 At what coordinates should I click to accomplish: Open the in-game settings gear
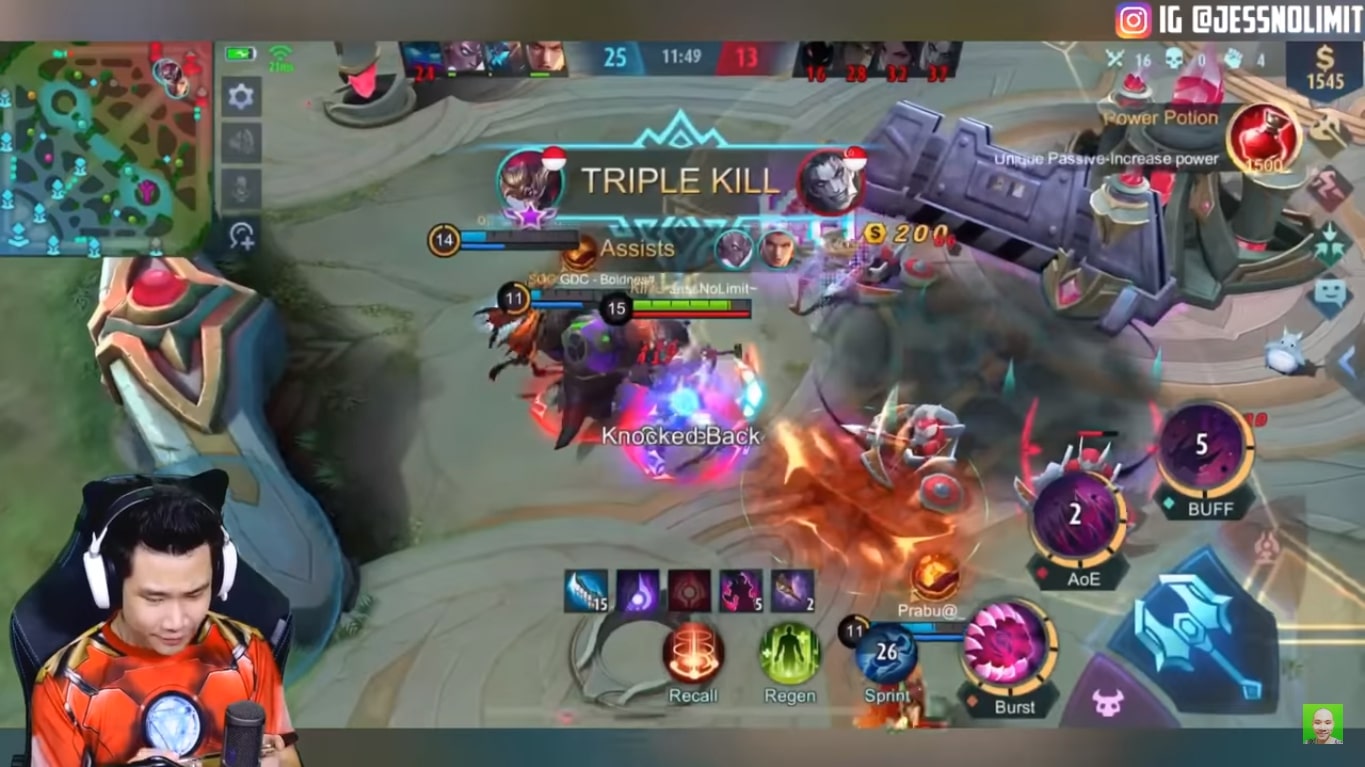242,96
